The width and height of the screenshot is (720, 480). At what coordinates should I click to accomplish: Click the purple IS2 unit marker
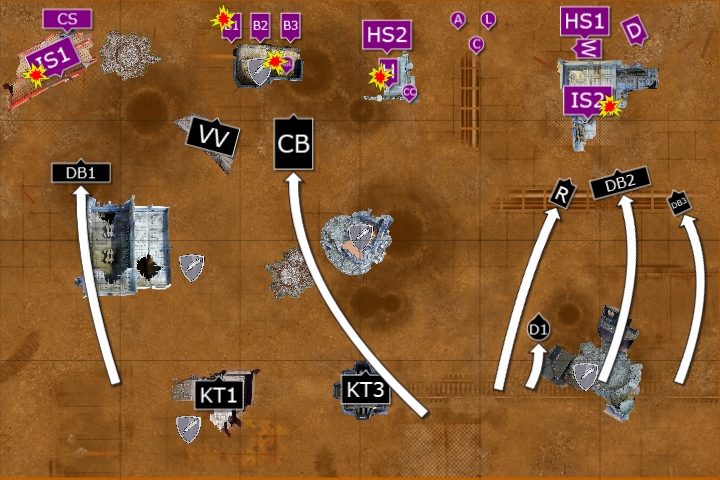(587, 101)
